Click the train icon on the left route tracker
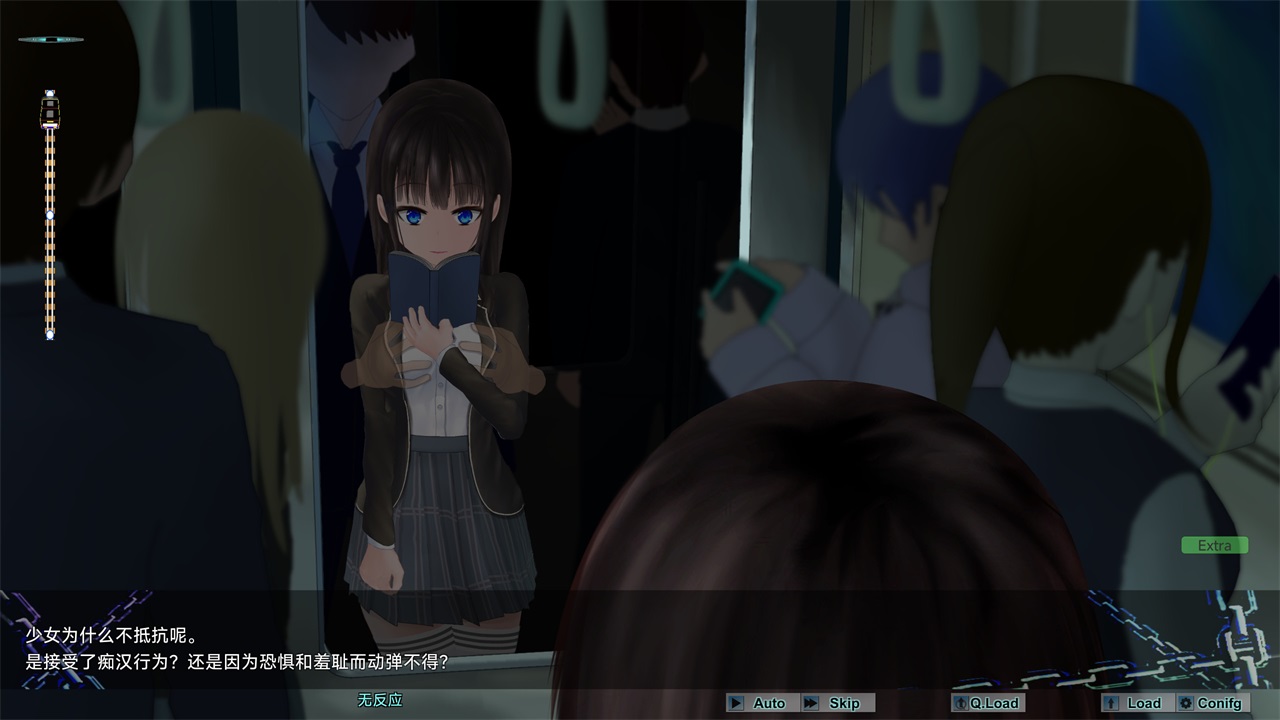Screen dimensions: 1280x720 coord(48,110)
